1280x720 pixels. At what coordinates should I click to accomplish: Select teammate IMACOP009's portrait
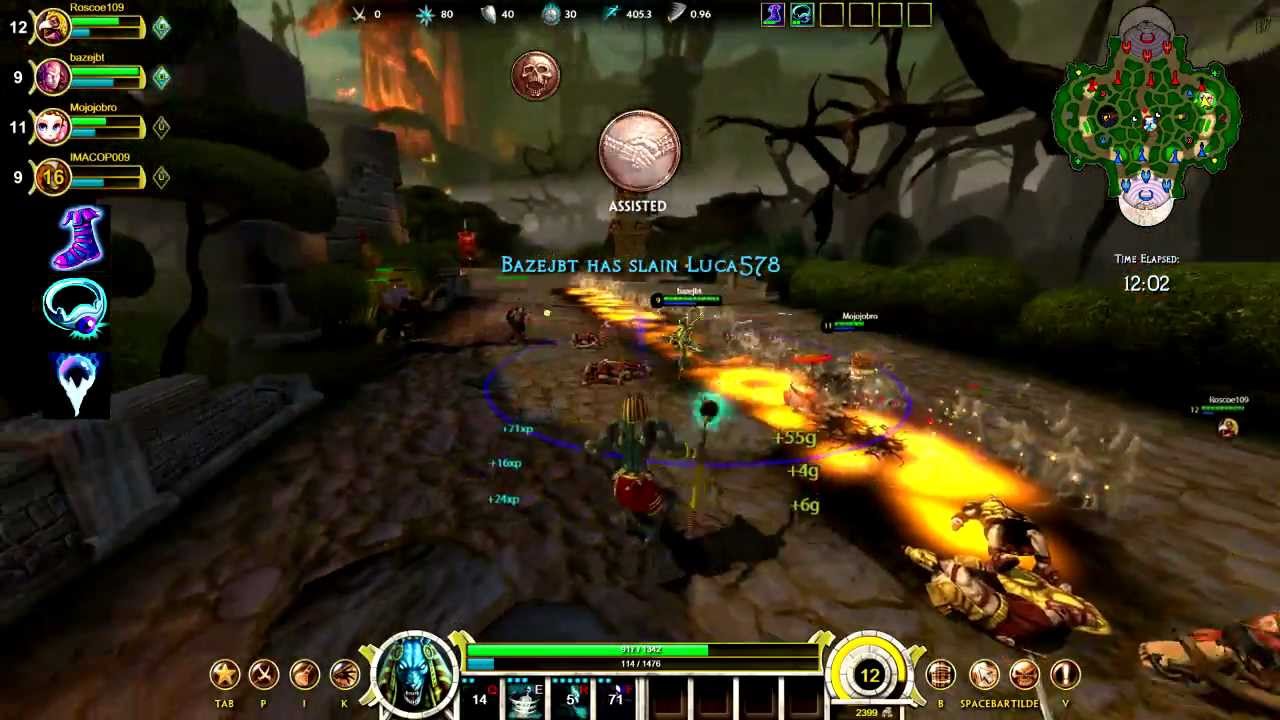(x=52, y=177)
